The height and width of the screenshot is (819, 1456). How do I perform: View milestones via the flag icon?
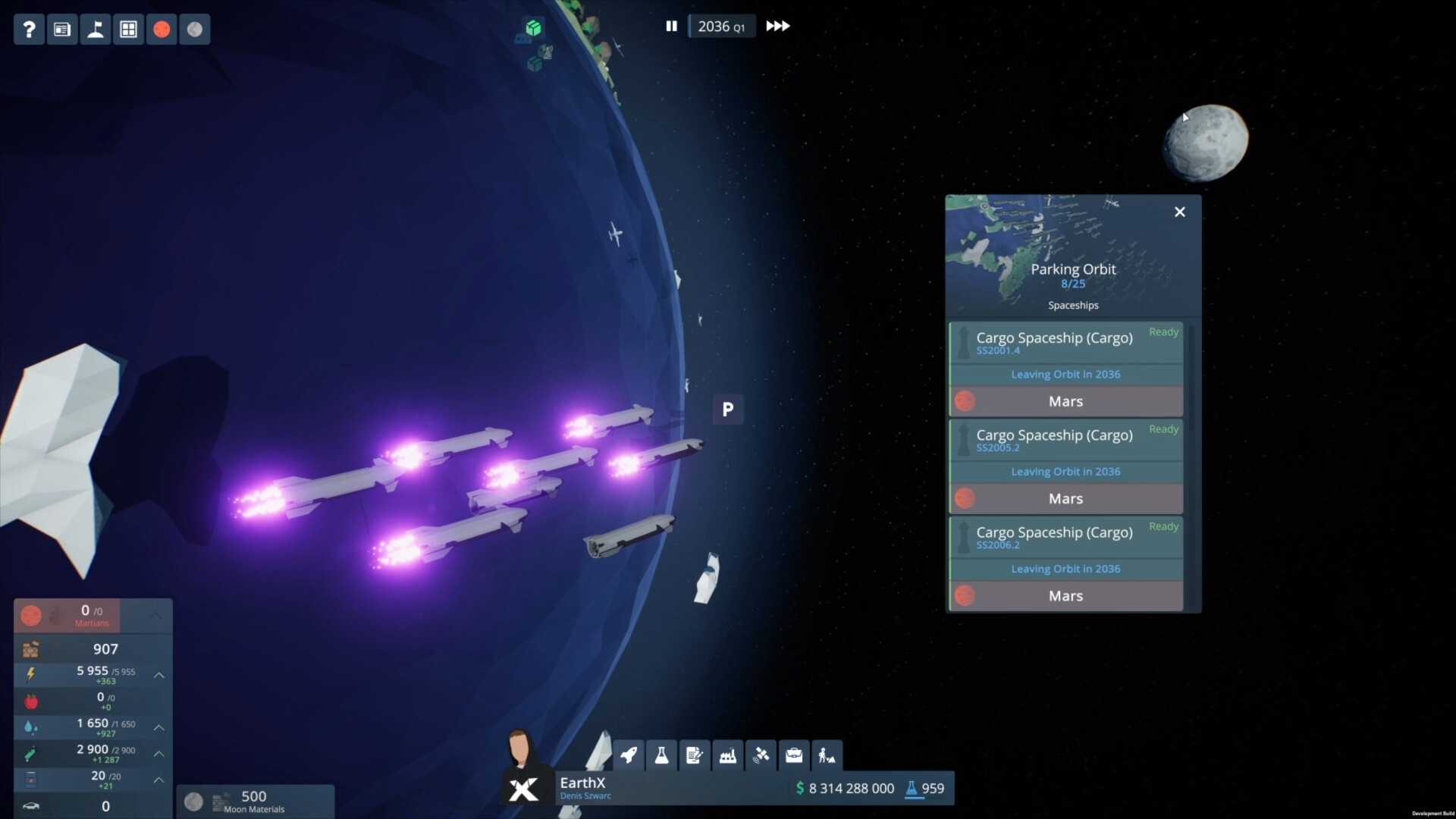pyautogui.click(x=96, y=29)
